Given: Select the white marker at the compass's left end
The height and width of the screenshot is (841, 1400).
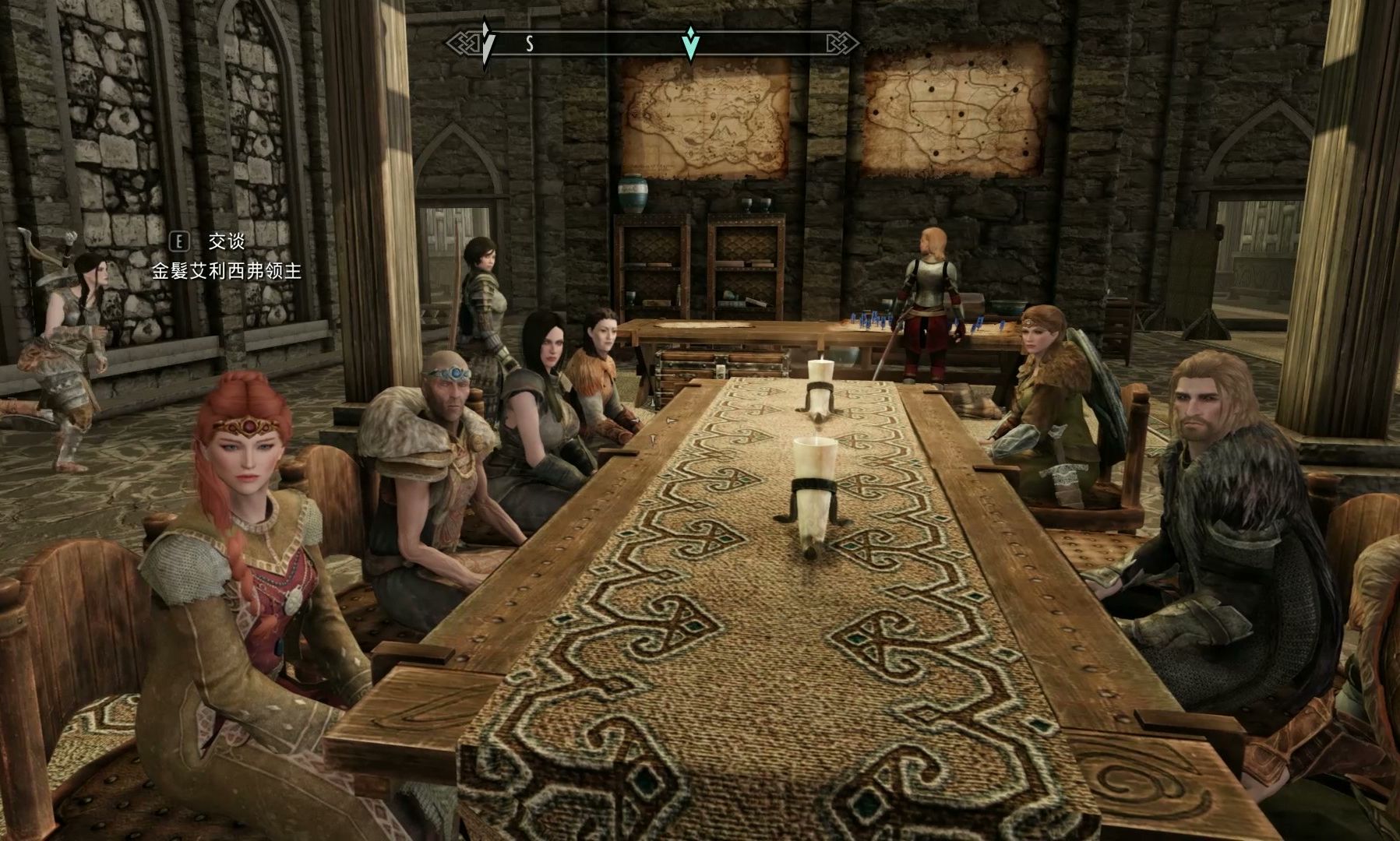Looking at the screenshot, I should tap(486, 43).
